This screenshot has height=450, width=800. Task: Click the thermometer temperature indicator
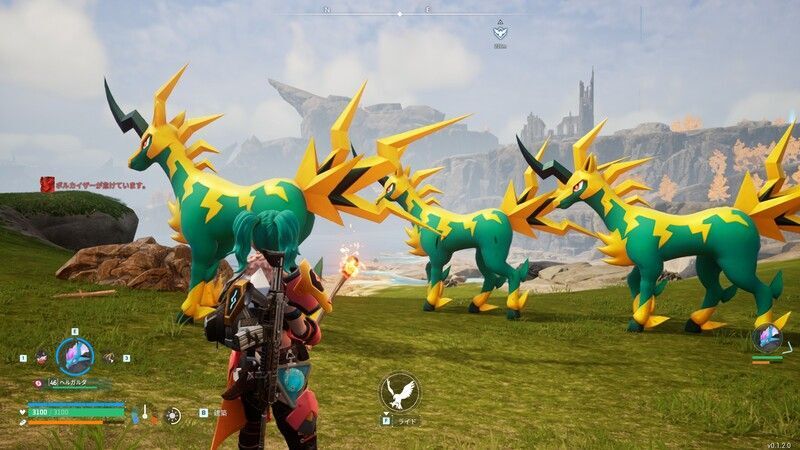(144, 412)
